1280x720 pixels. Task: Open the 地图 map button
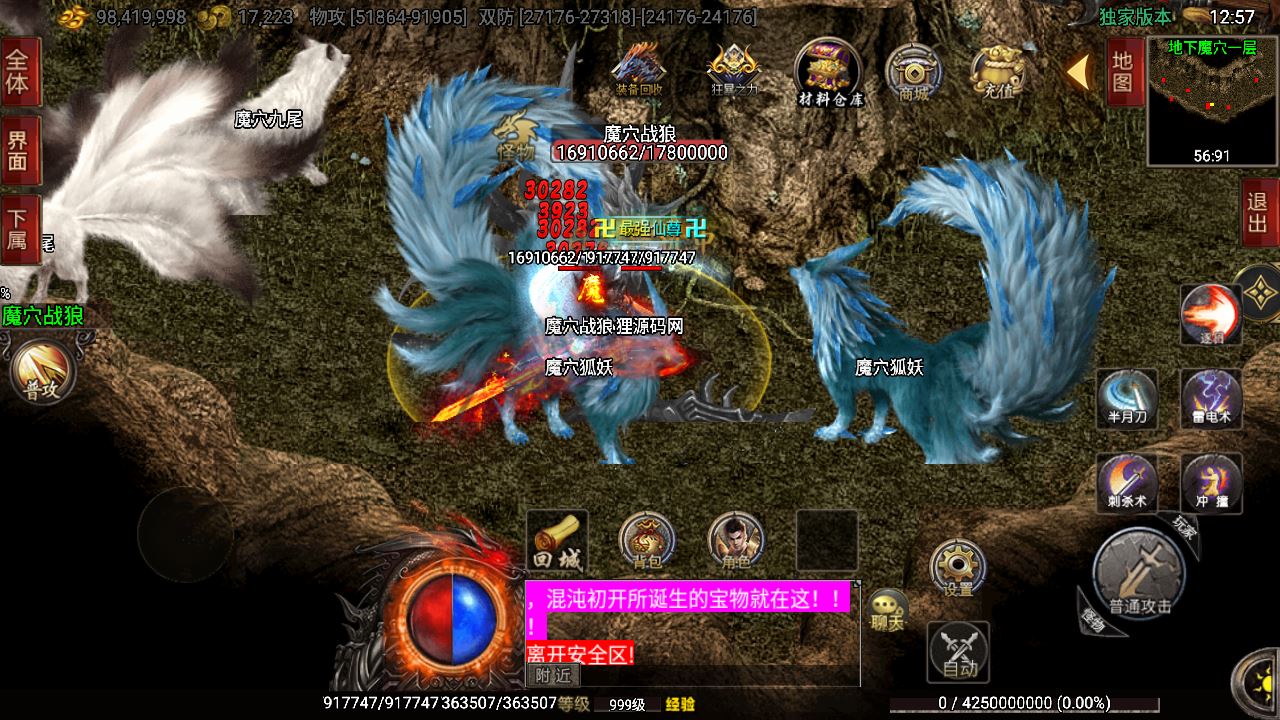1123,72
